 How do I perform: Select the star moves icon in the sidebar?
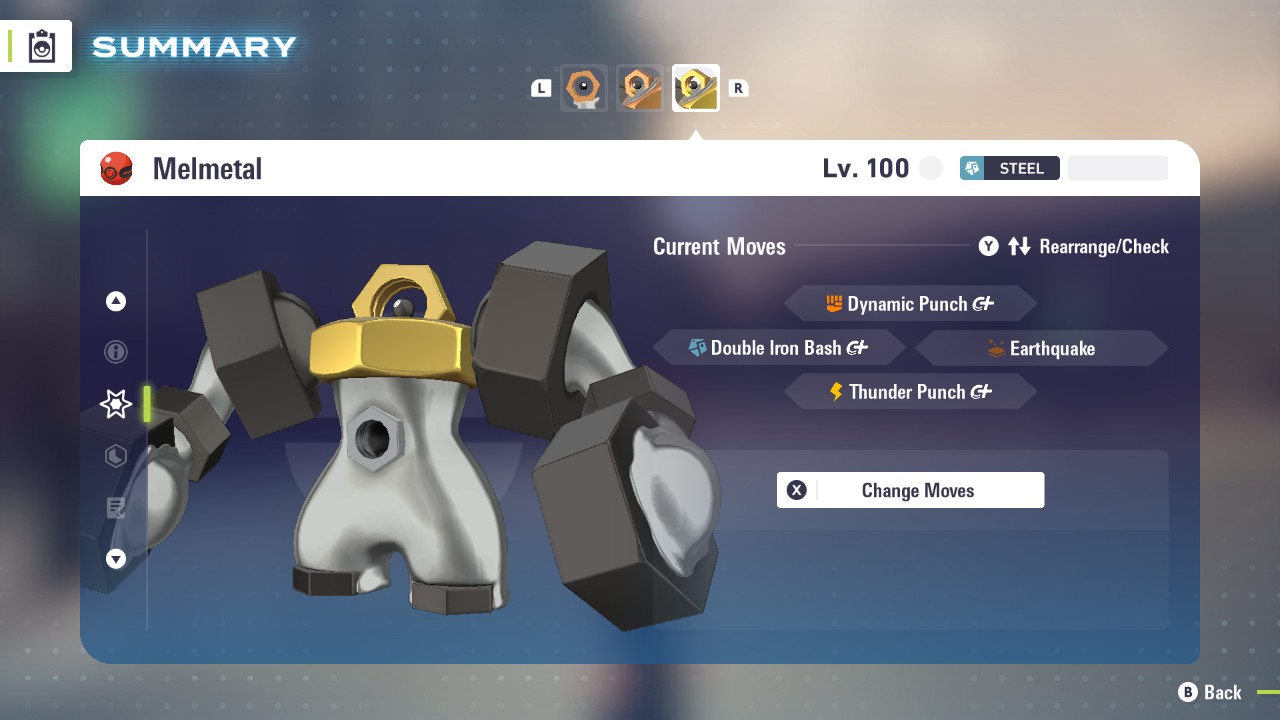[115, 404]
